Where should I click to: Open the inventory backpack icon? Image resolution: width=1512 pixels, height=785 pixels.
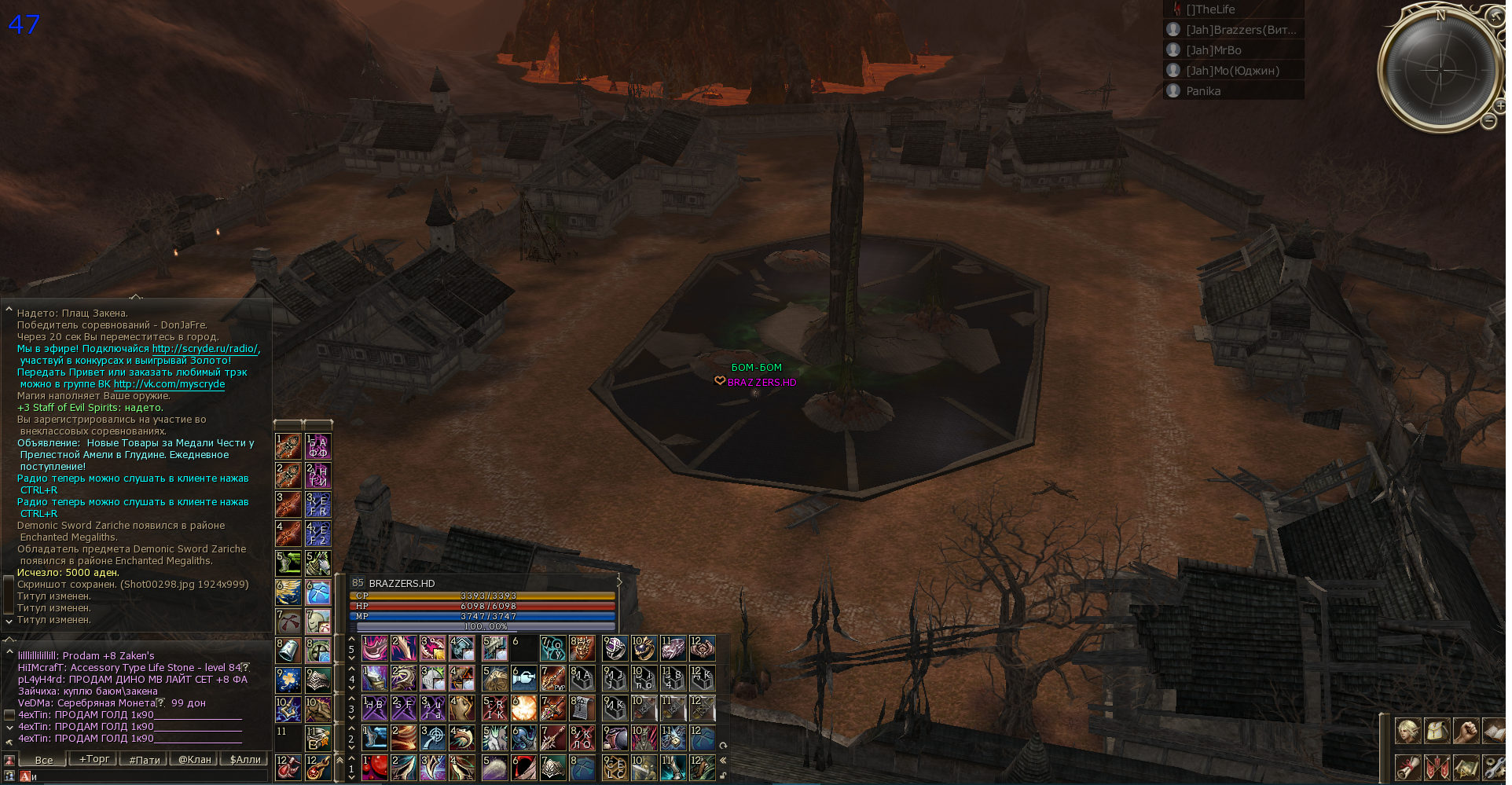click(1437, 732)
